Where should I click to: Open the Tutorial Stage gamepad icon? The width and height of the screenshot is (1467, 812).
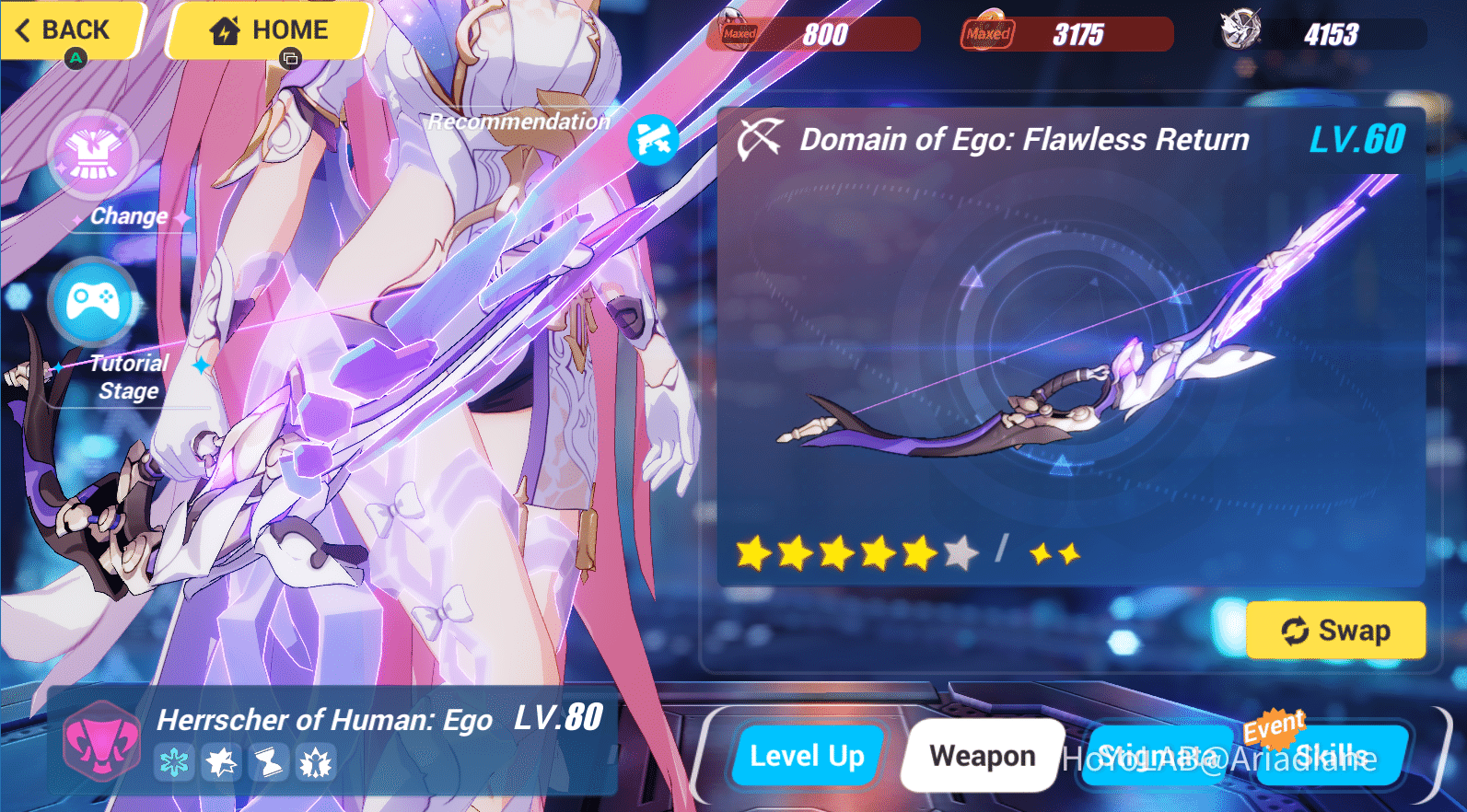[89, 299]
